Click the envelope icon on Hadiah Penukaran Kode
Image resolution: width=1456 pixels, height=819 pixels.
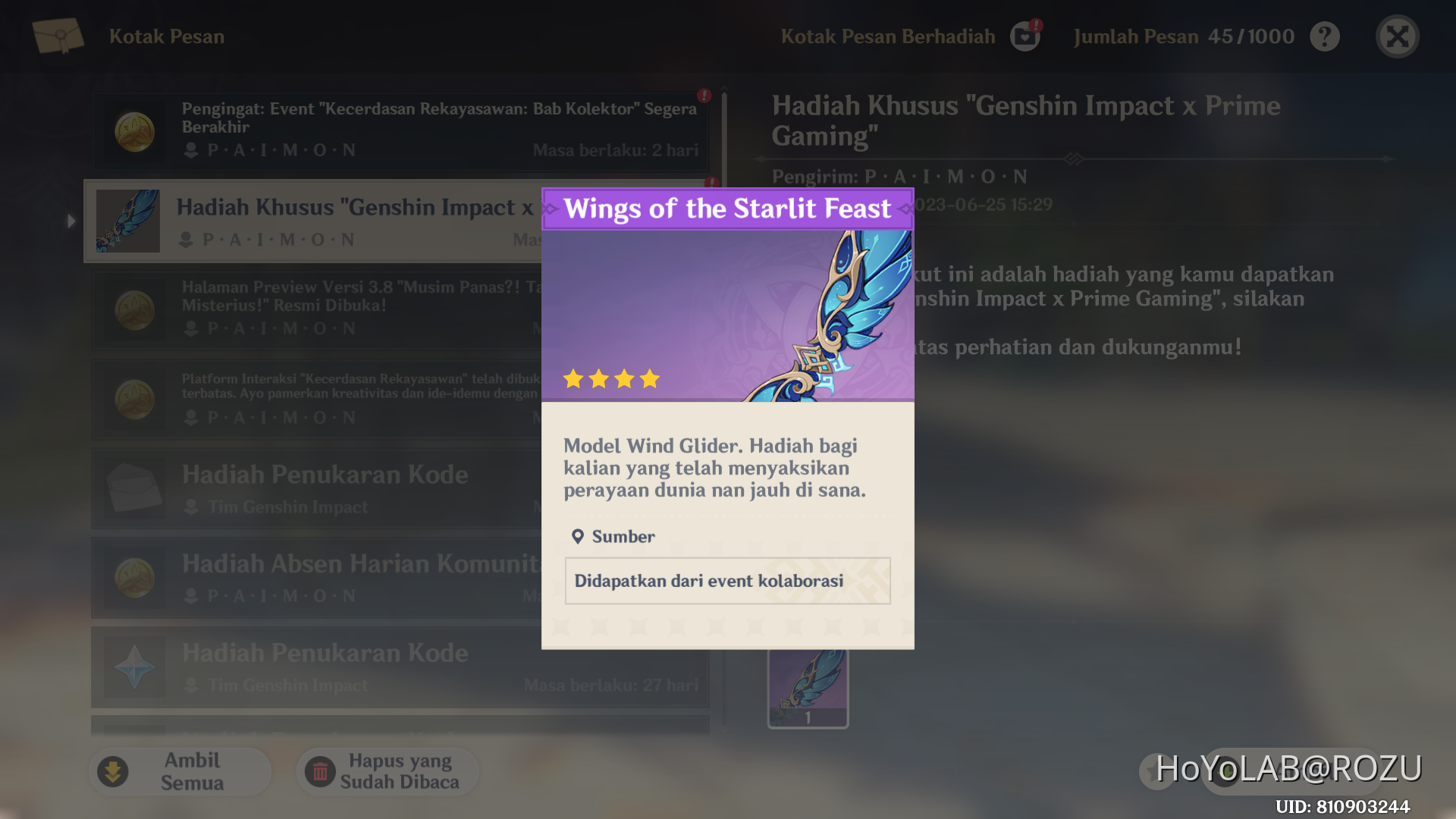pyautogui.click(x=135, y=488)
